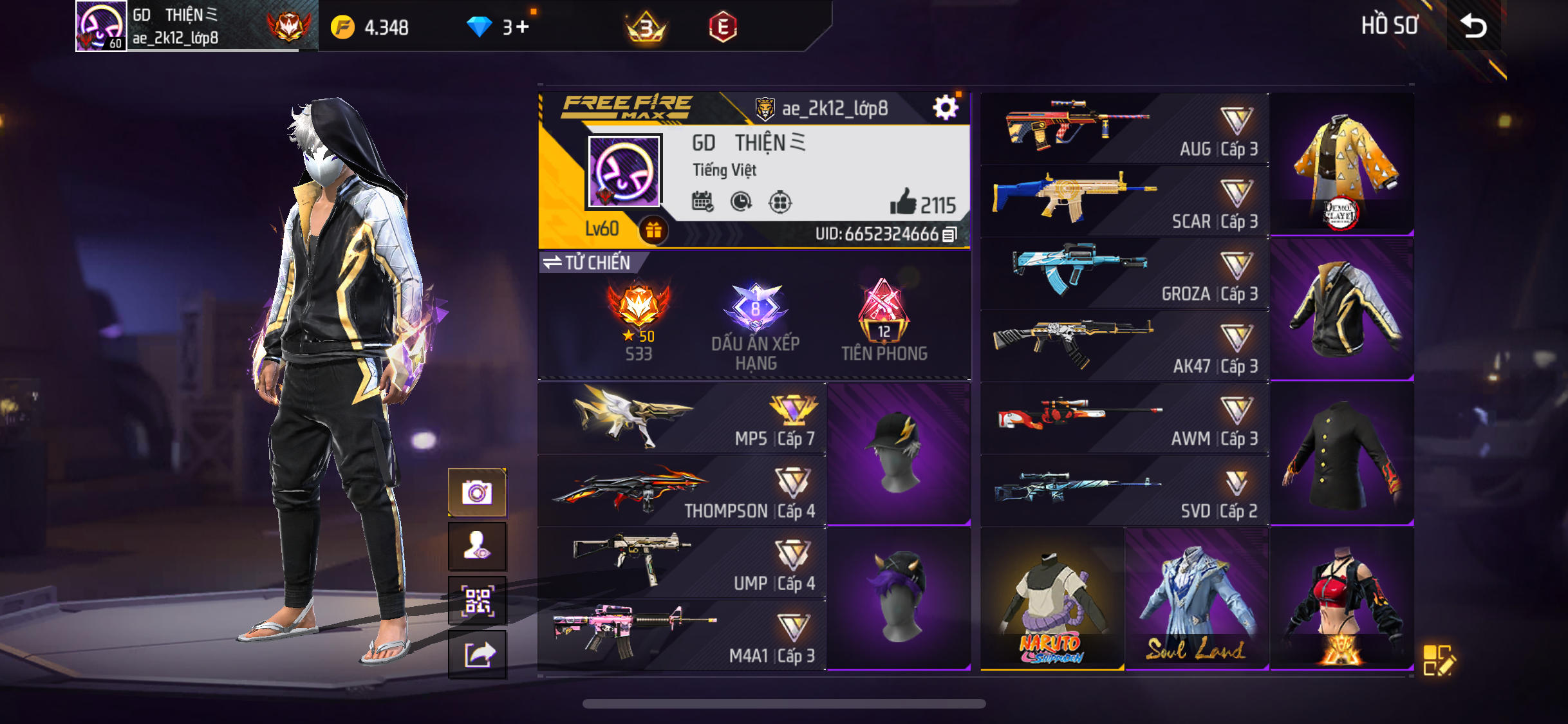Like the profile with thumbs up

(902, 203)
